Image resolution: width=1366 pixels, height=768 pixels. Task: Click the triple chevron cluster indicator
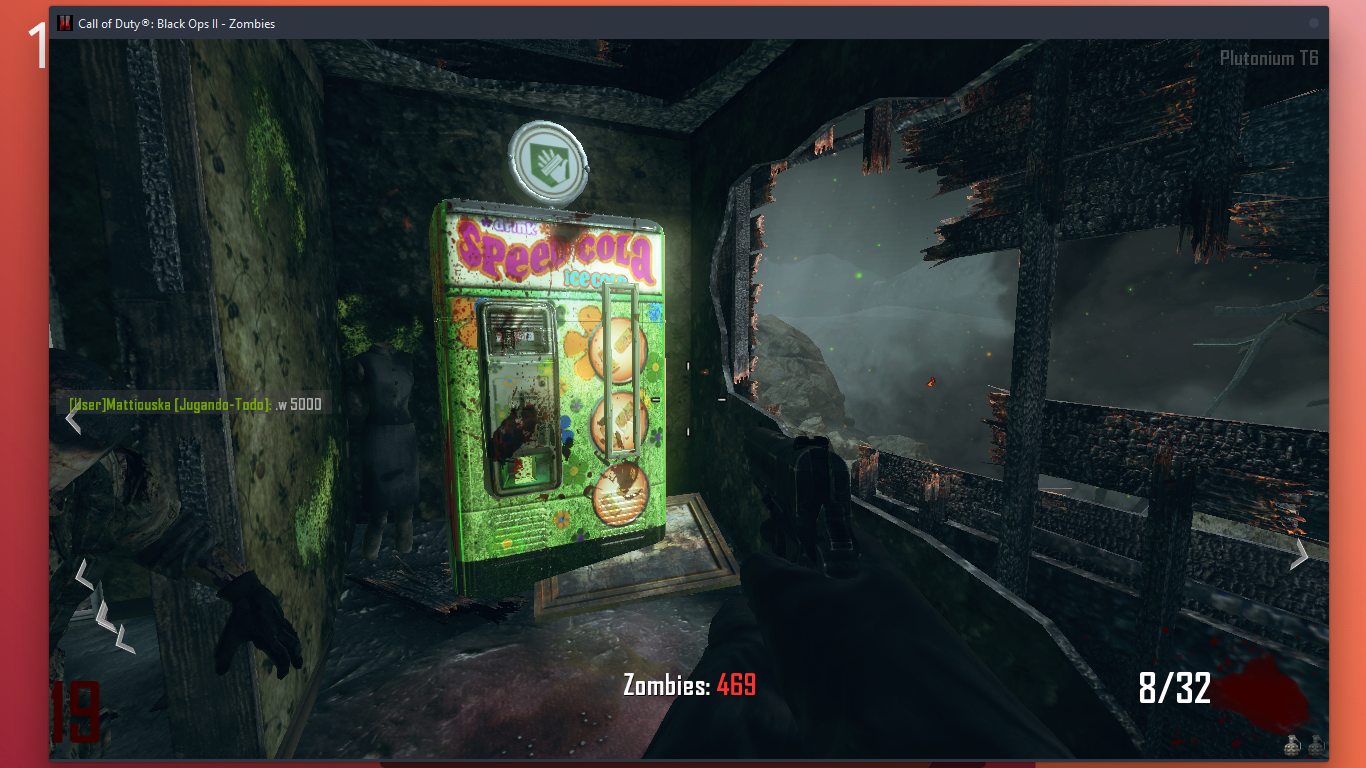(105, 606)
